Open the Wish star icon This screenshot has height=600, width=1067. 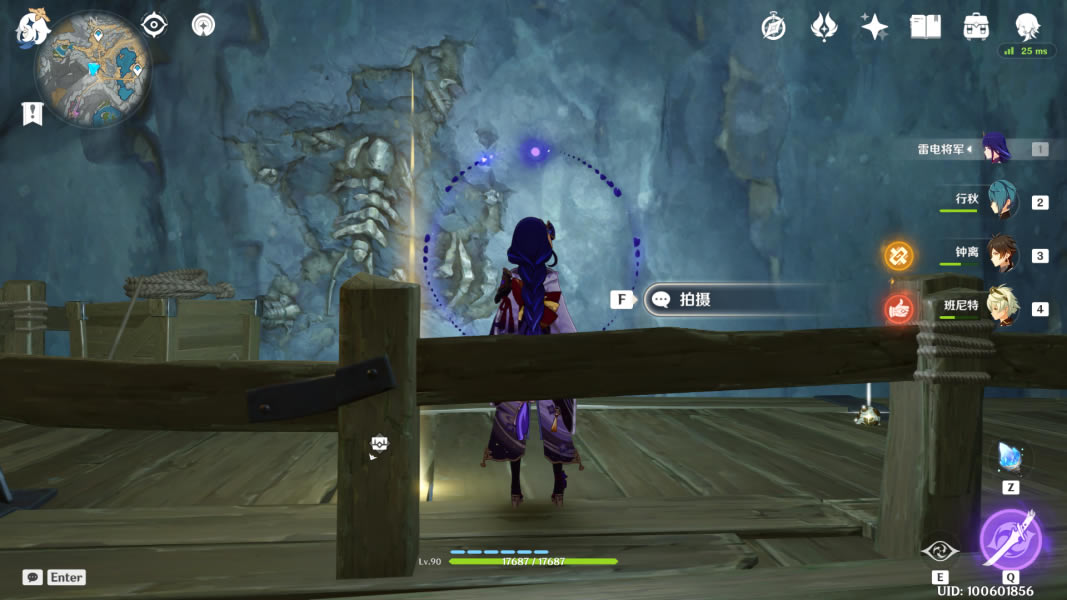(x=823, y=27)
